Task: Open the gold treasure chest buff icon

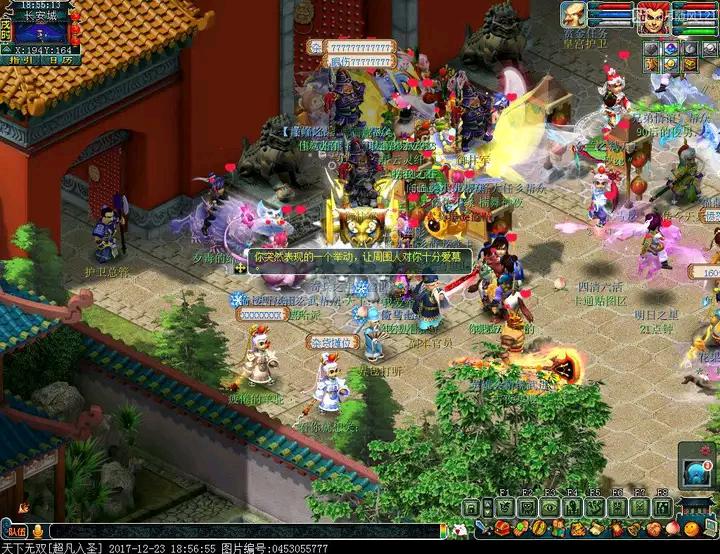Action: 689,63
